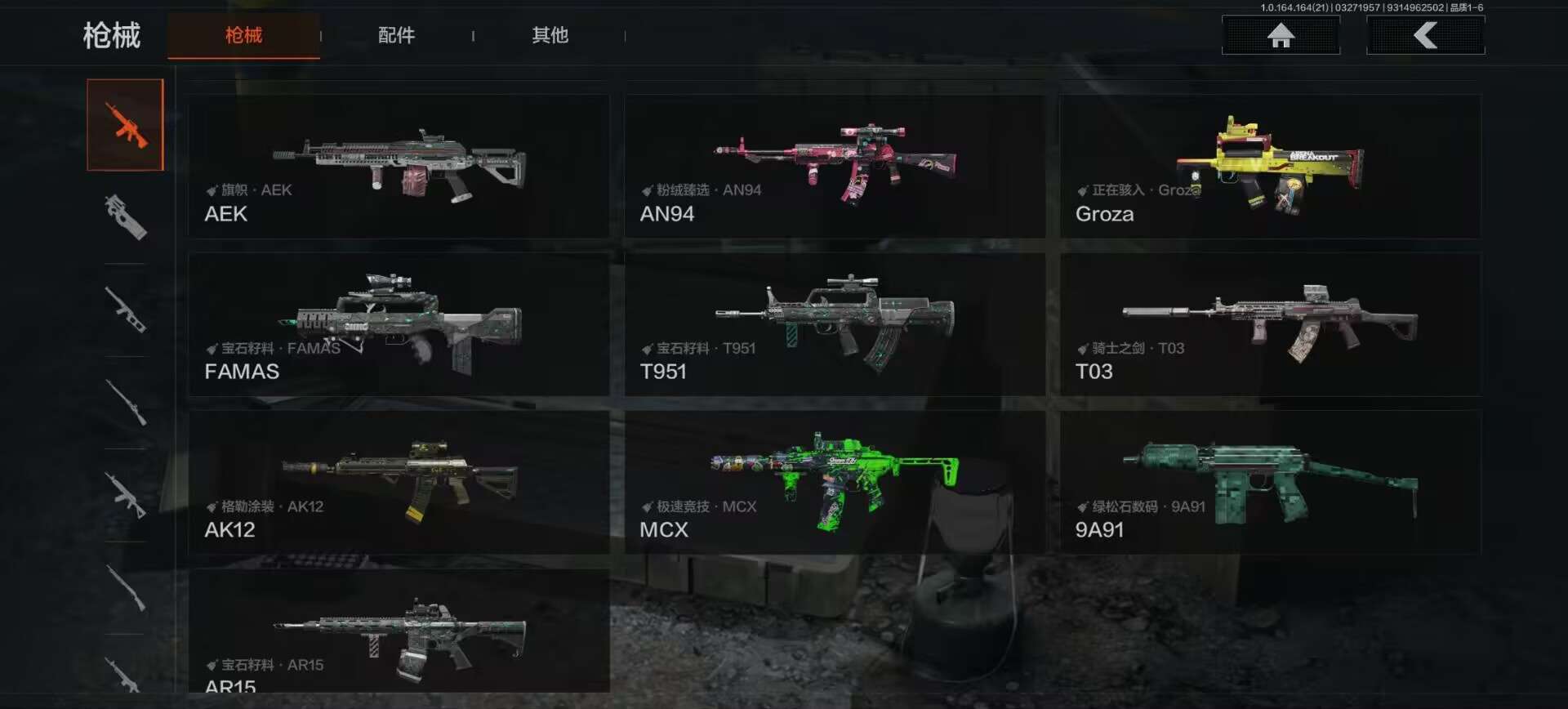Screen dimensions: 1568x709
Task: Open the T951 weapon card
Action: click(835, 324)
